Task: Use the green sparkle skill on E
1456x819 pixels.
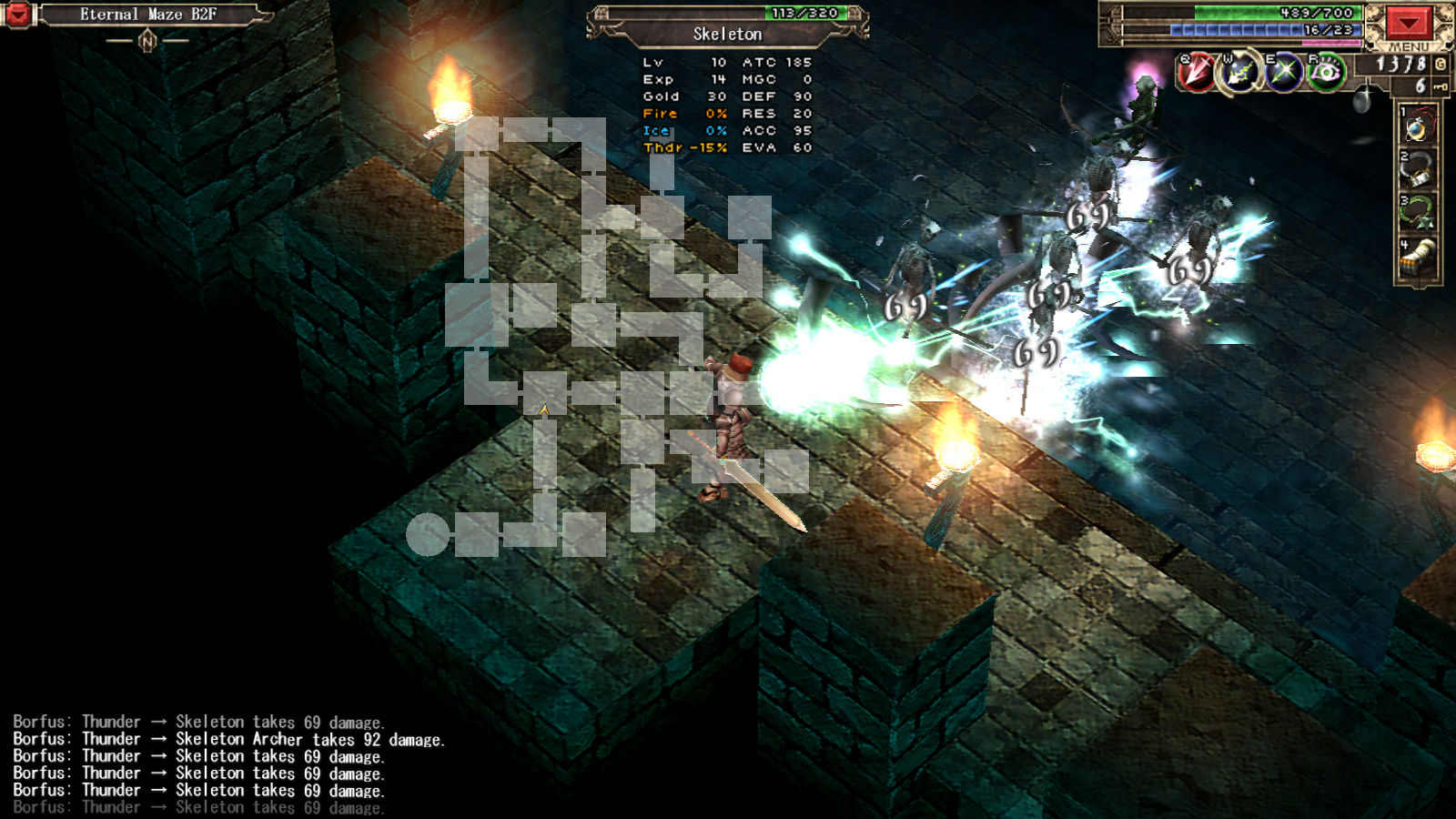Action: point(1283,73)
